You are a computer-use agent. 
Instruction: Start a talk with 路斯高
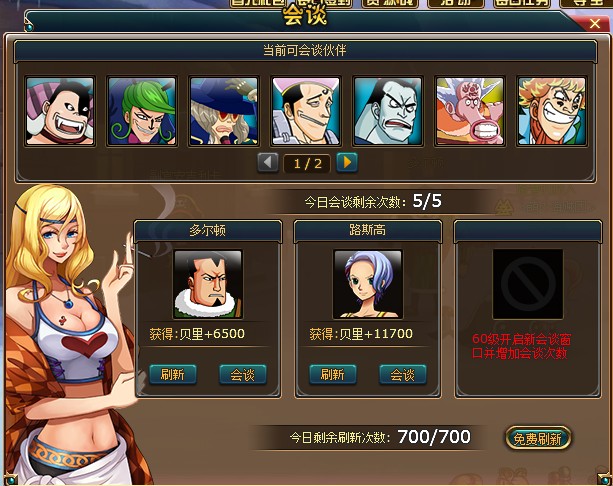click(403, 375)
